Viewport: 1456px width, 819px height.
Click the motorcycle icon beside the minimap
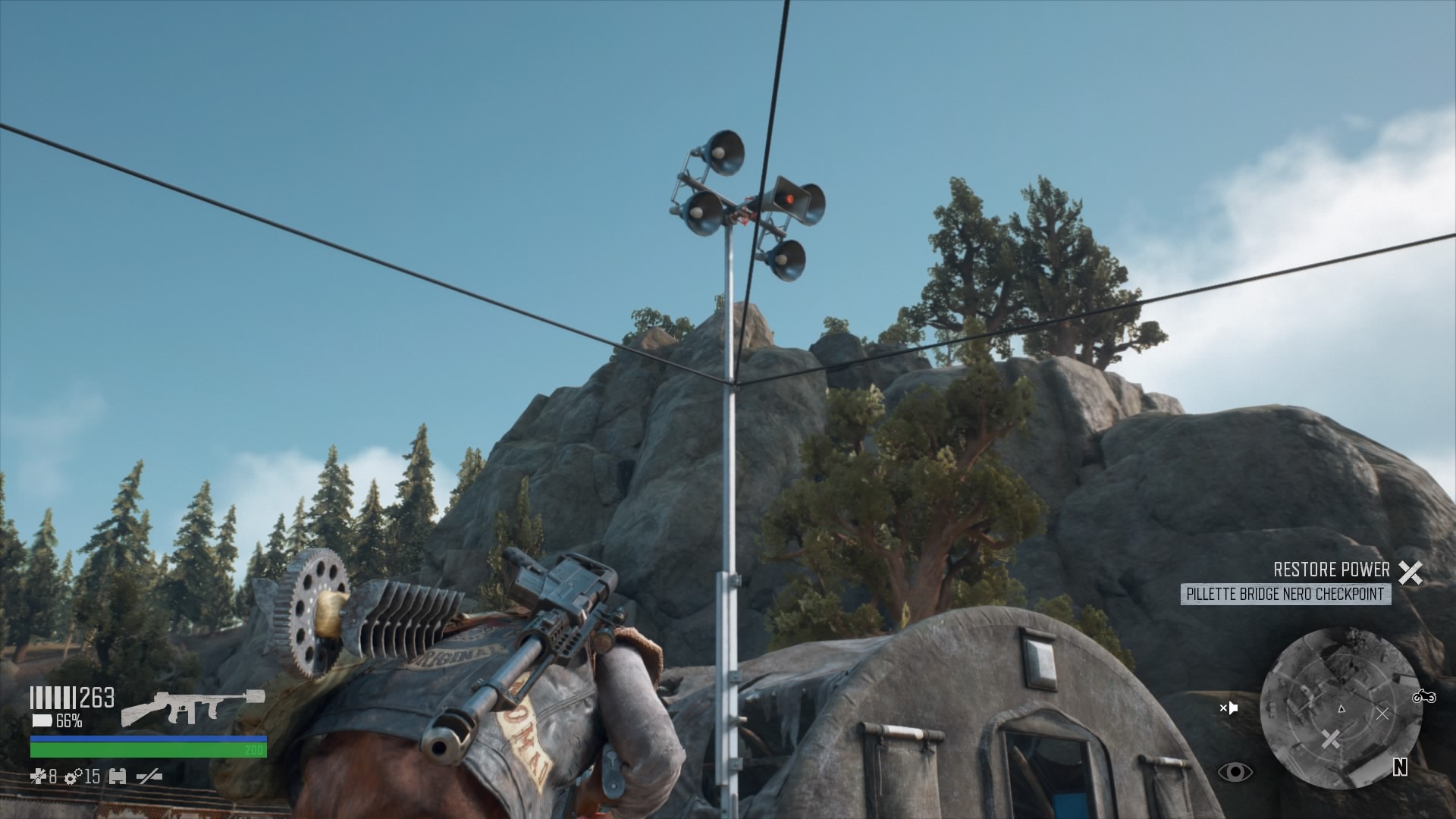(1424, 696)
